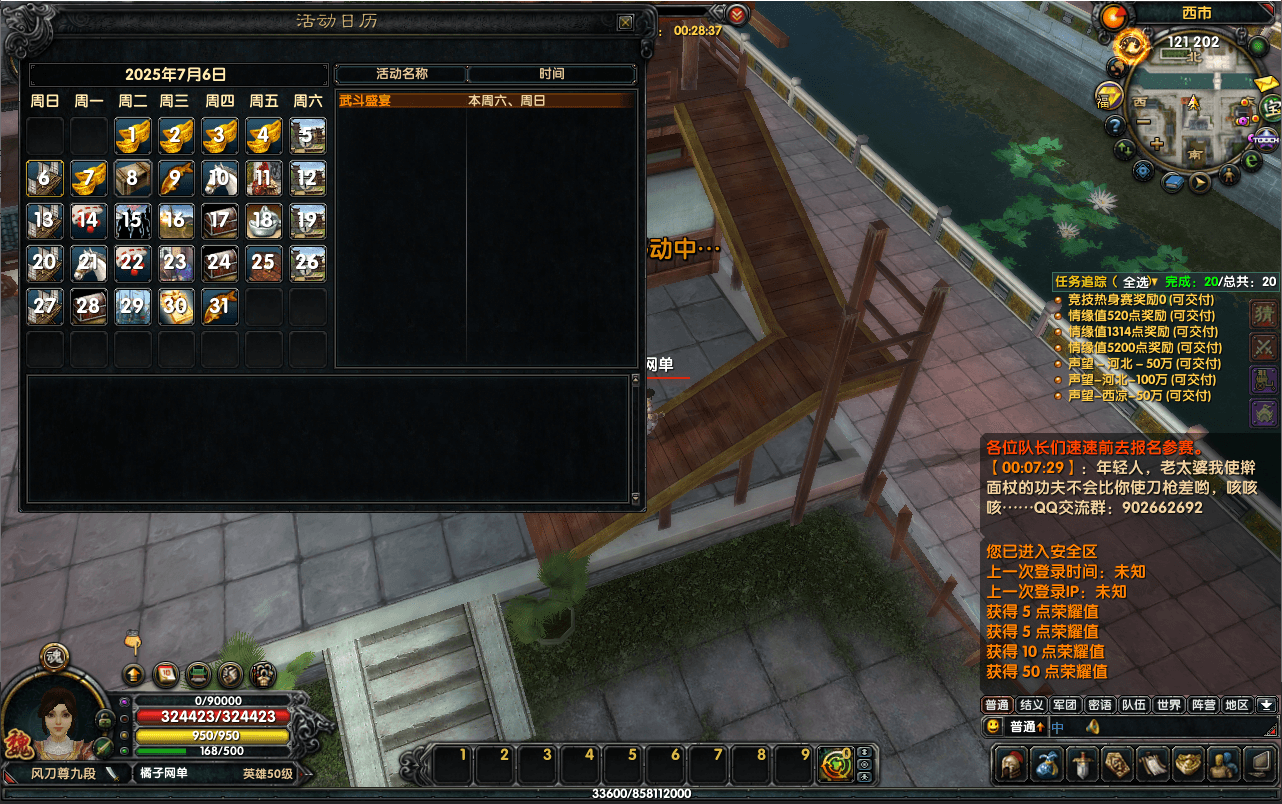Close the 活动日历 calendar window

pyautogui.click(x=625, y=22)
